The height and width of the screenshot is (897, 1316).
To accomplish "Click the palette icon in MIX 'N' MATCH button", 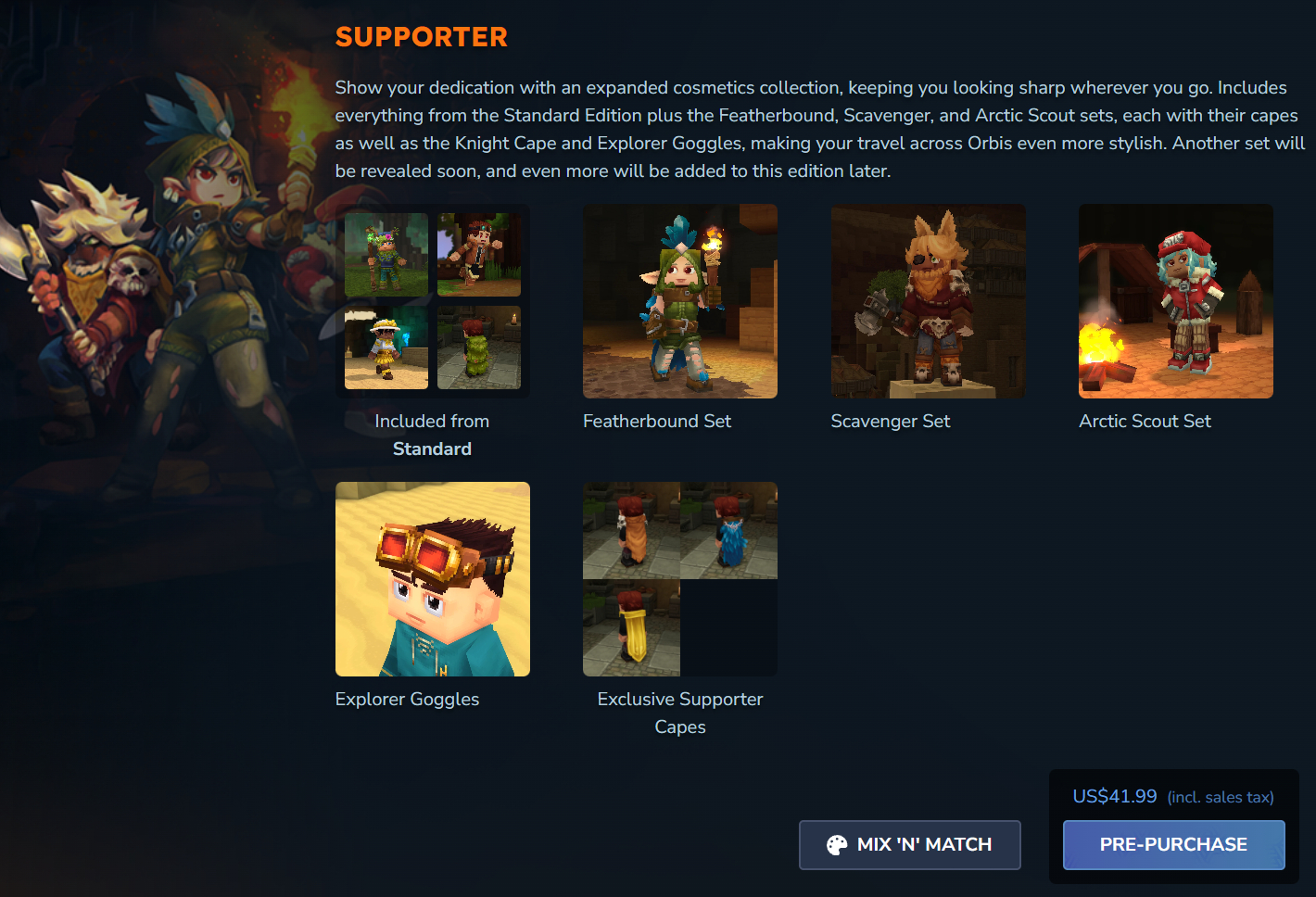I will click(837, 844).
